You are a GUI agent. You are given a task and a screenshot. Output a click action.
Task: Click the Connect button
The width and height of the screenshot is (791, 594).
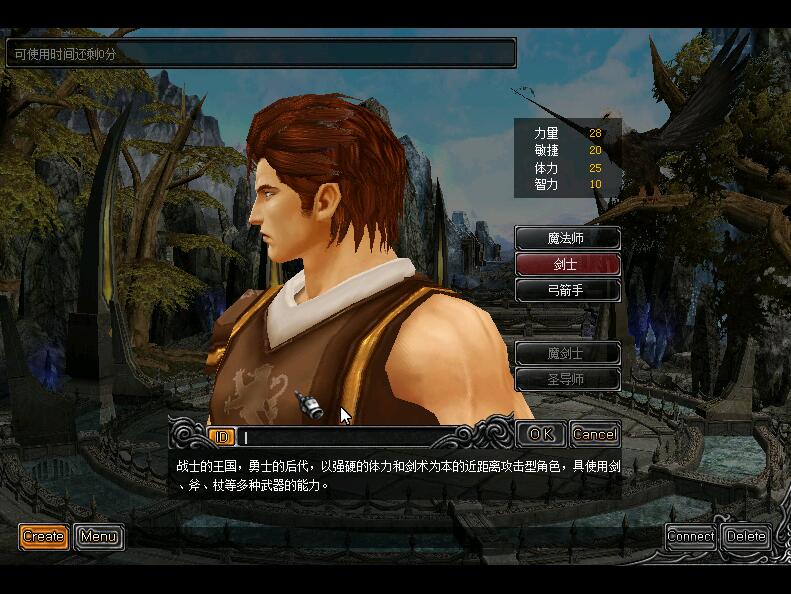[x=691, y=537]
